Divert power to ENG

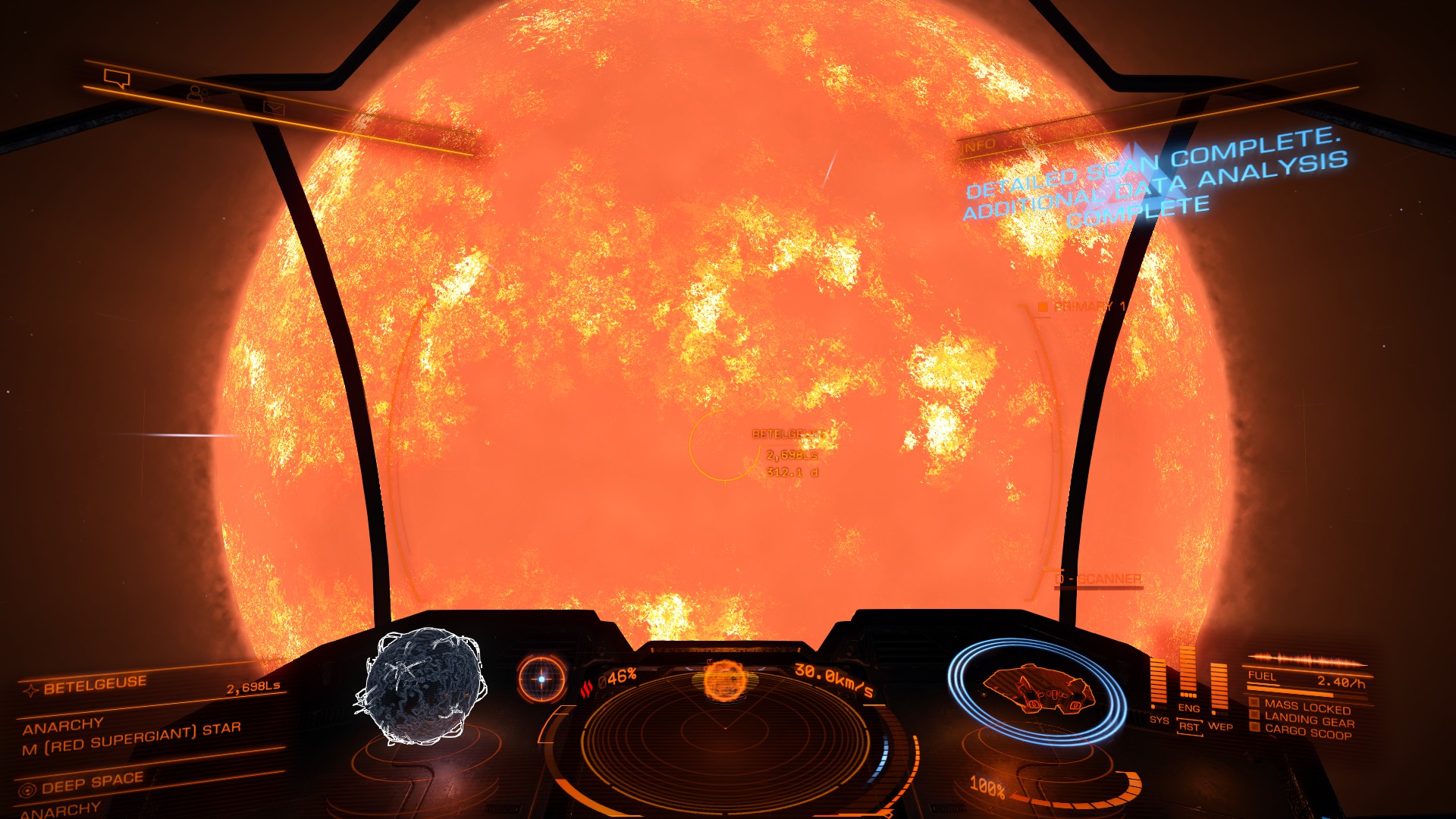(1188, 708)
